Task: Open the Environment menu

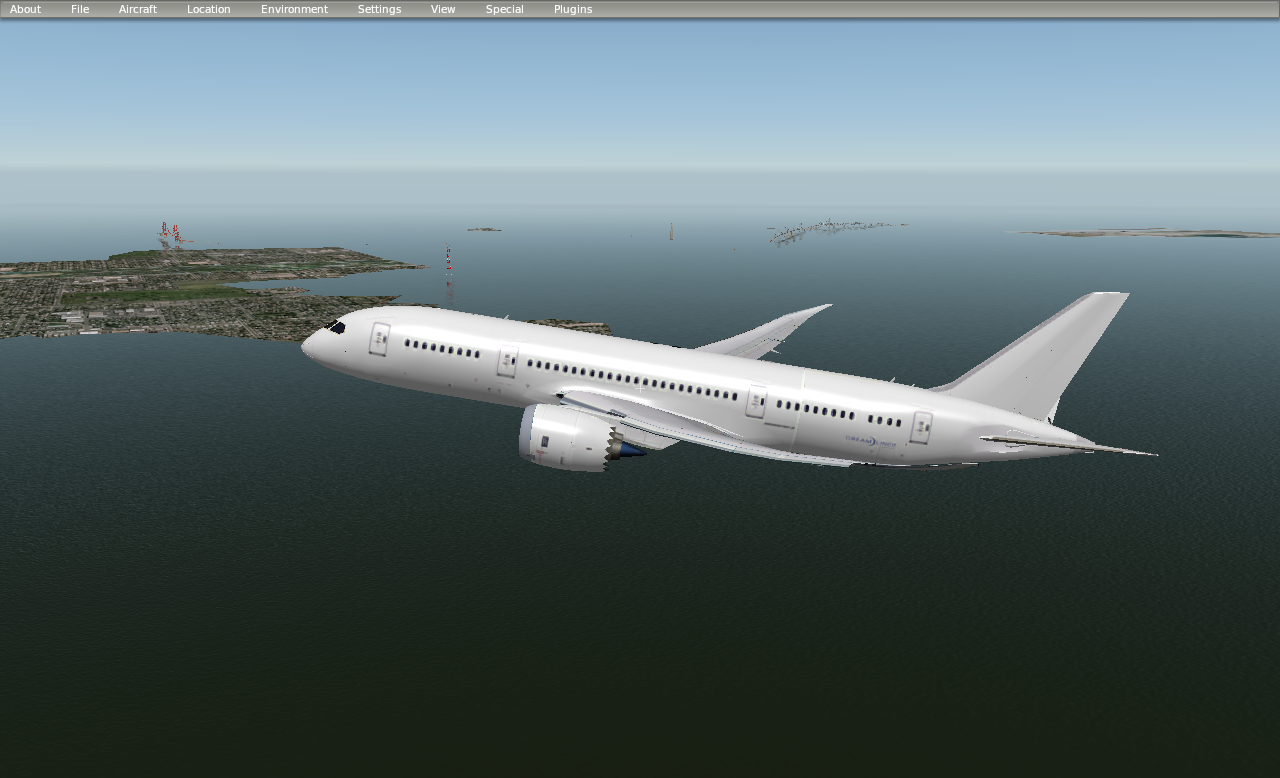Action: coord(294,8)
